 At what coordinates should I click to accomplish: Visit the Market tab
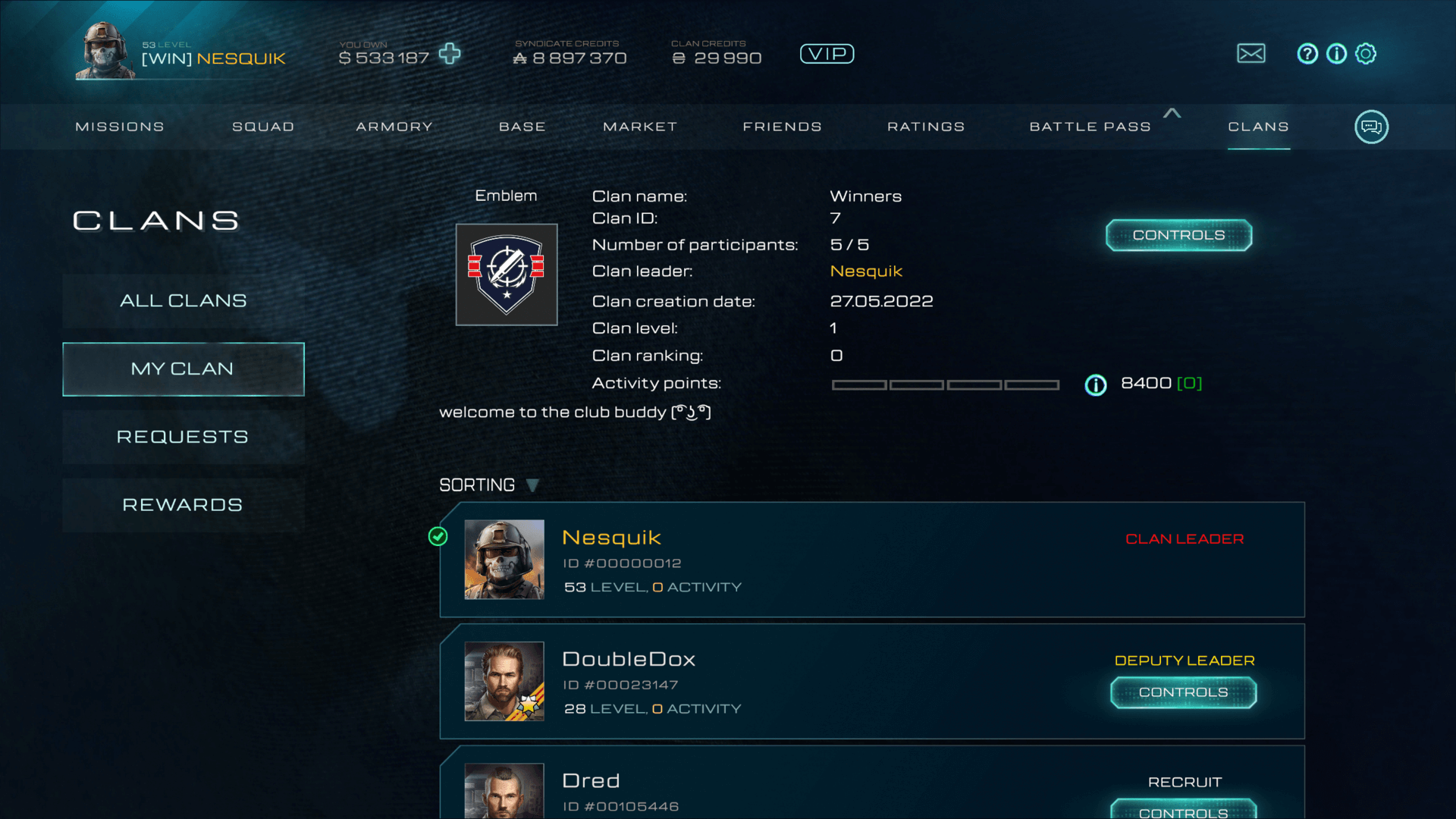[640, 127]
